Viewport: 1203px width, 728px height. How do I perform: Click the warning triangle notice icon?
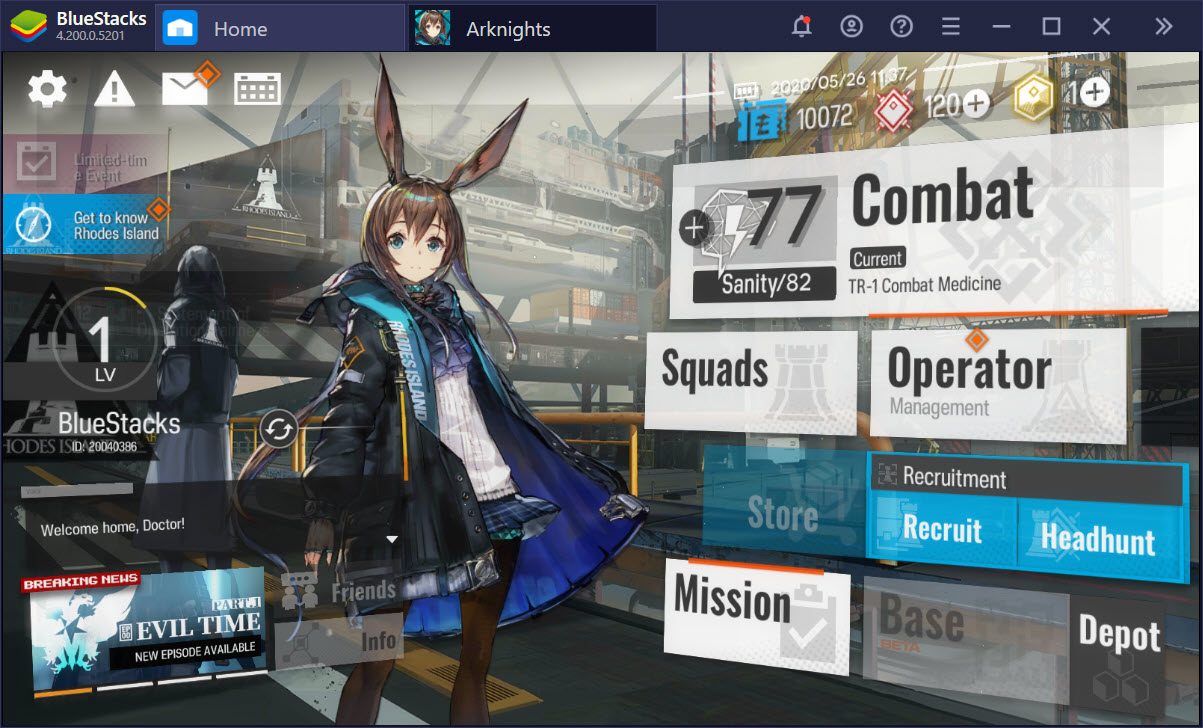[x=115, y=90]
